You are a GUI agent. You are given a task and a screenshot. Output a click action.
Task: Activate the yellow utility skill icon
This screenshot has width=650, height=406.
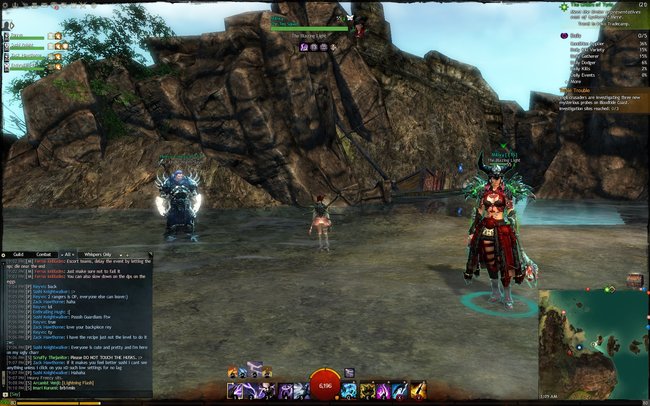pyautogui.click(x=368, y=390)
